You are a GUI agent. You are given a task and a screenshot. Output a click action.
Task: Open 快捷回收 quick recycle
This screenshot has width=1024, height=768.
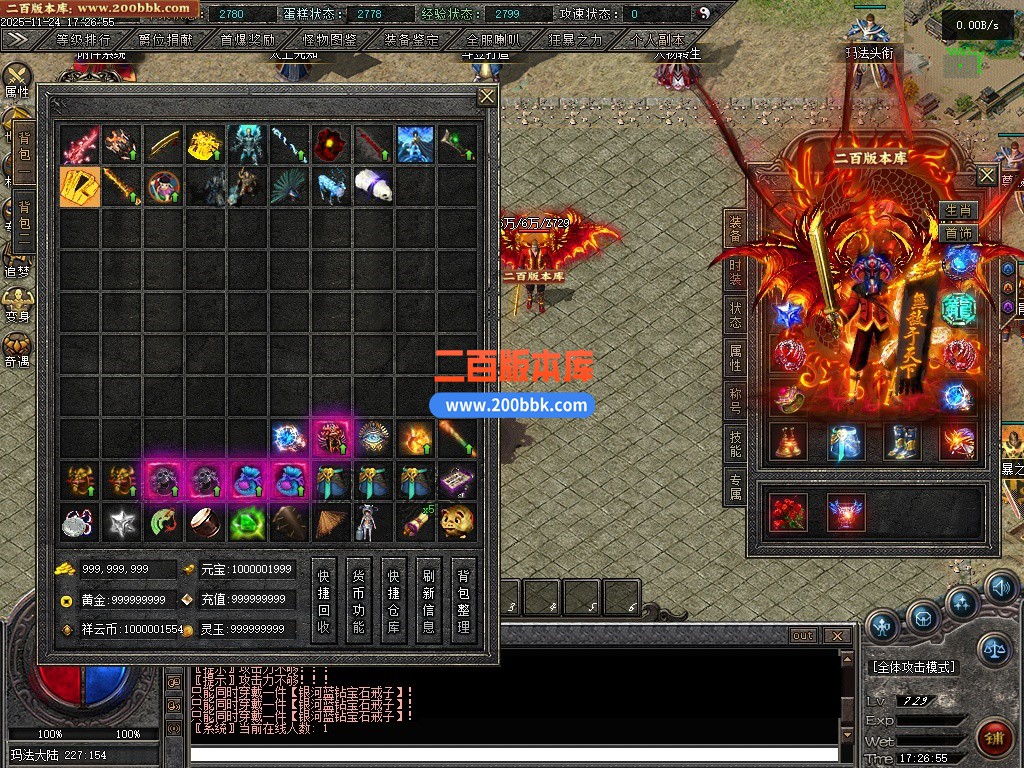pos(324,599)
